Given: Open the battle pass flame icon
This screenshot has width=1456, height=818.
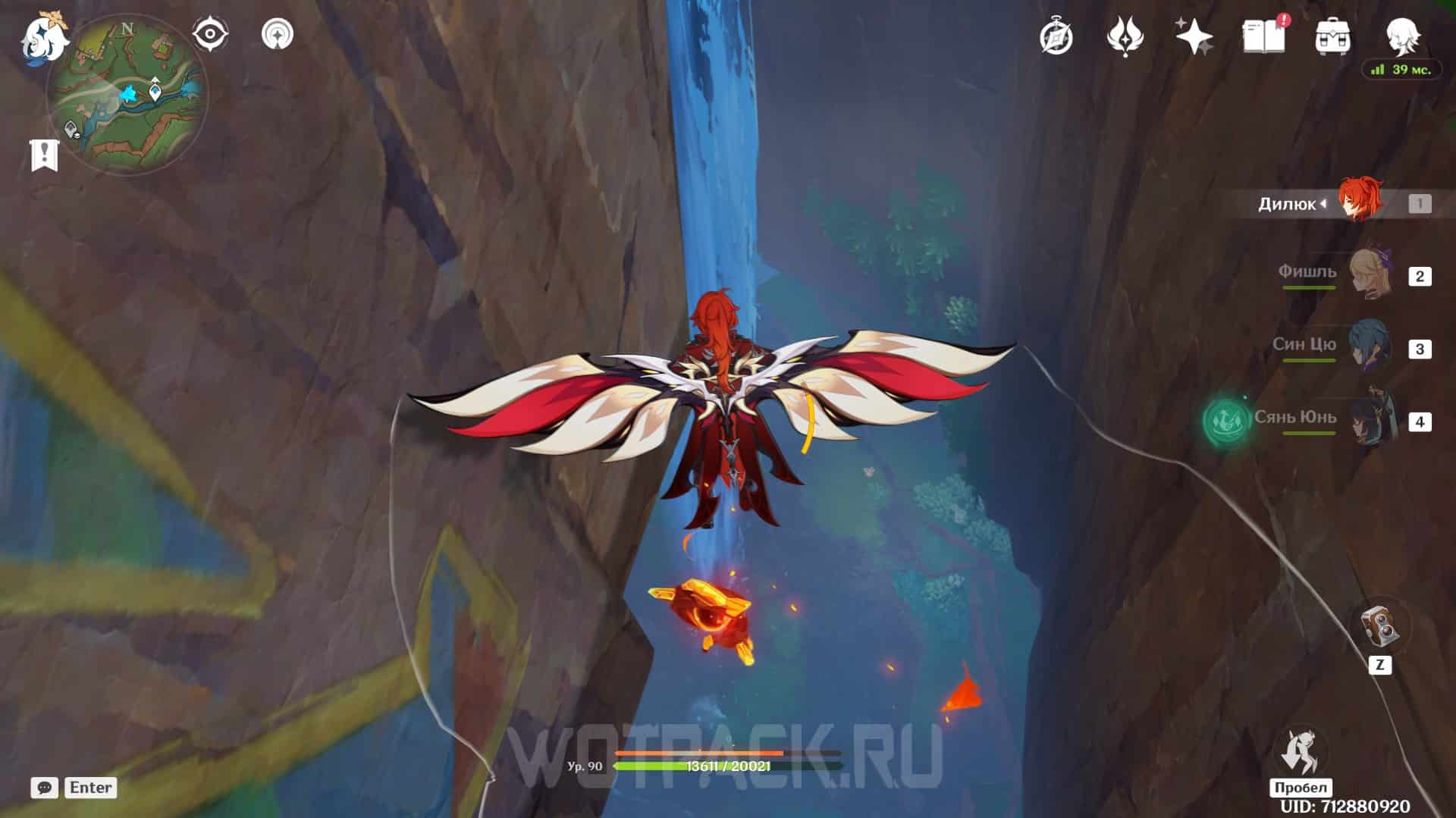Looking at the screenshot, I should click(x=1125, y=36).
